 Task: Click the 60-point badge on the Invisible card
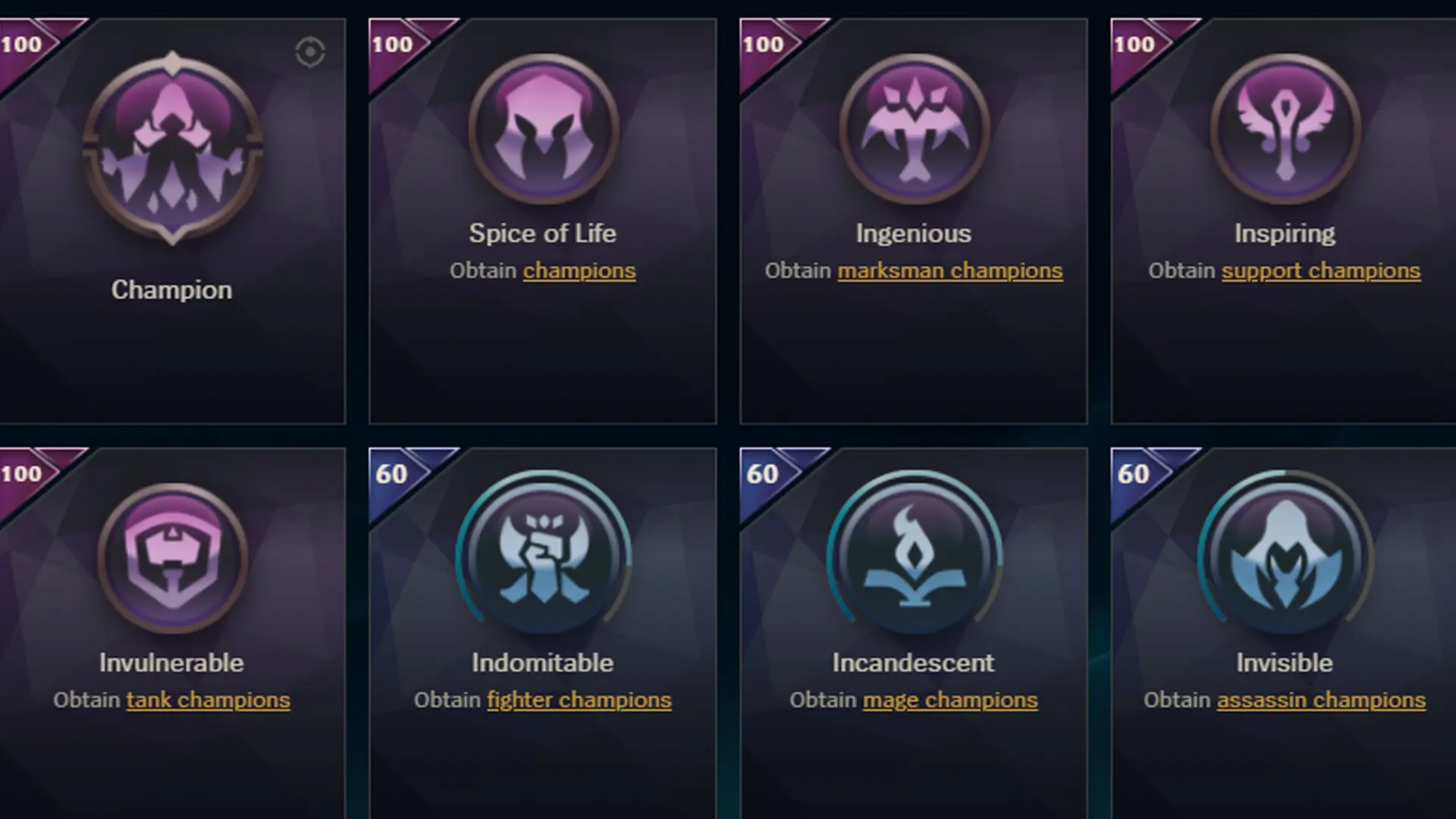[x=1132, y=472]
